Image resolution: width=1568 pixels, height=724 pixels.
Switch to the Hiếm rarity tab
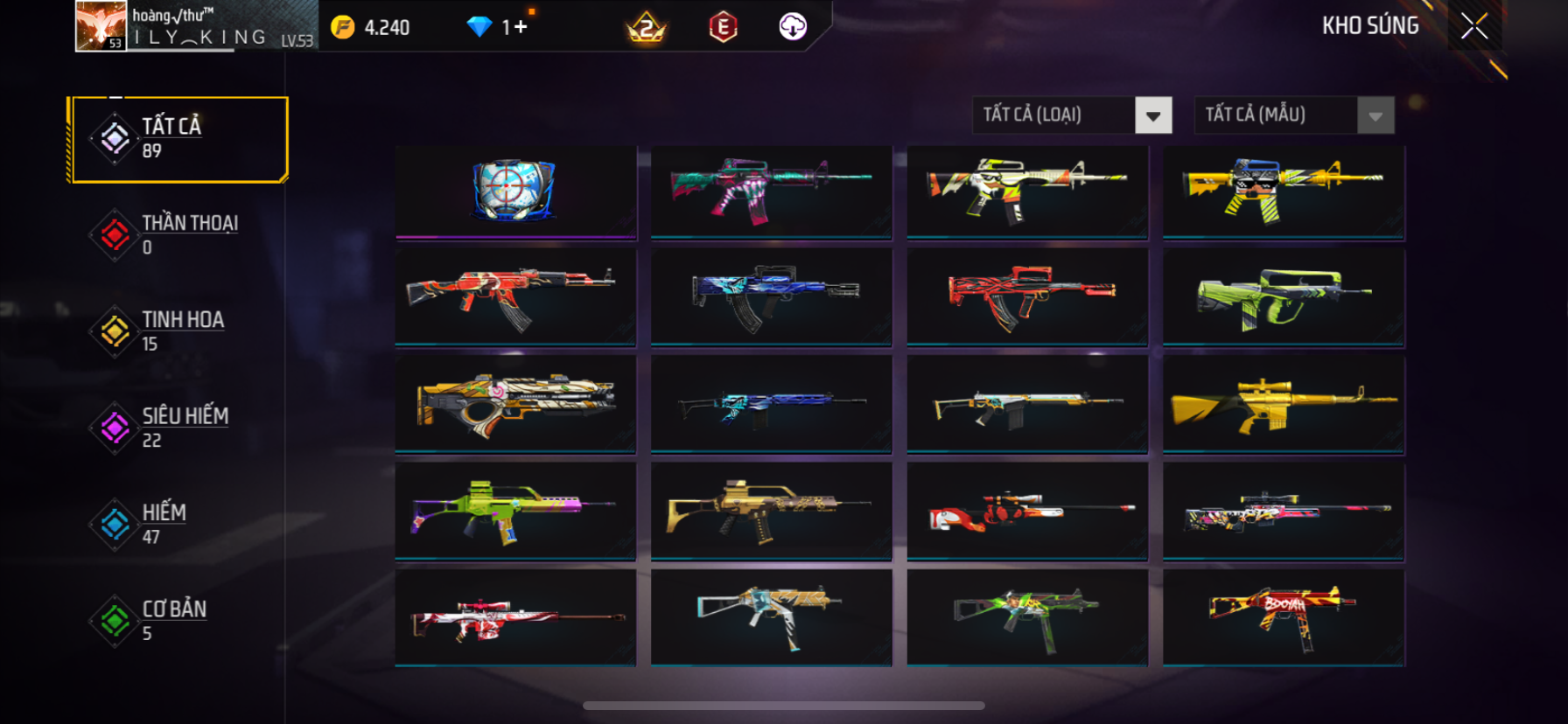(x=179, y=523)
